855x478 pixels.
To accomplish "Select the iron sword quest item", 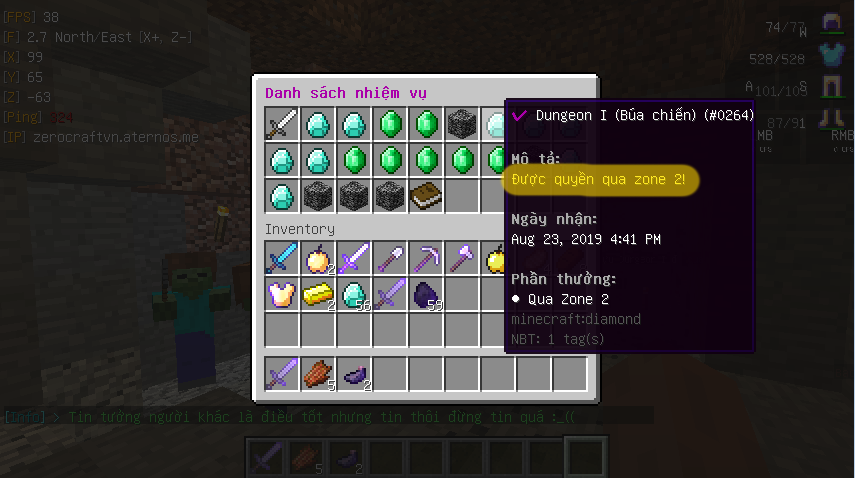I will pos(282,125).
